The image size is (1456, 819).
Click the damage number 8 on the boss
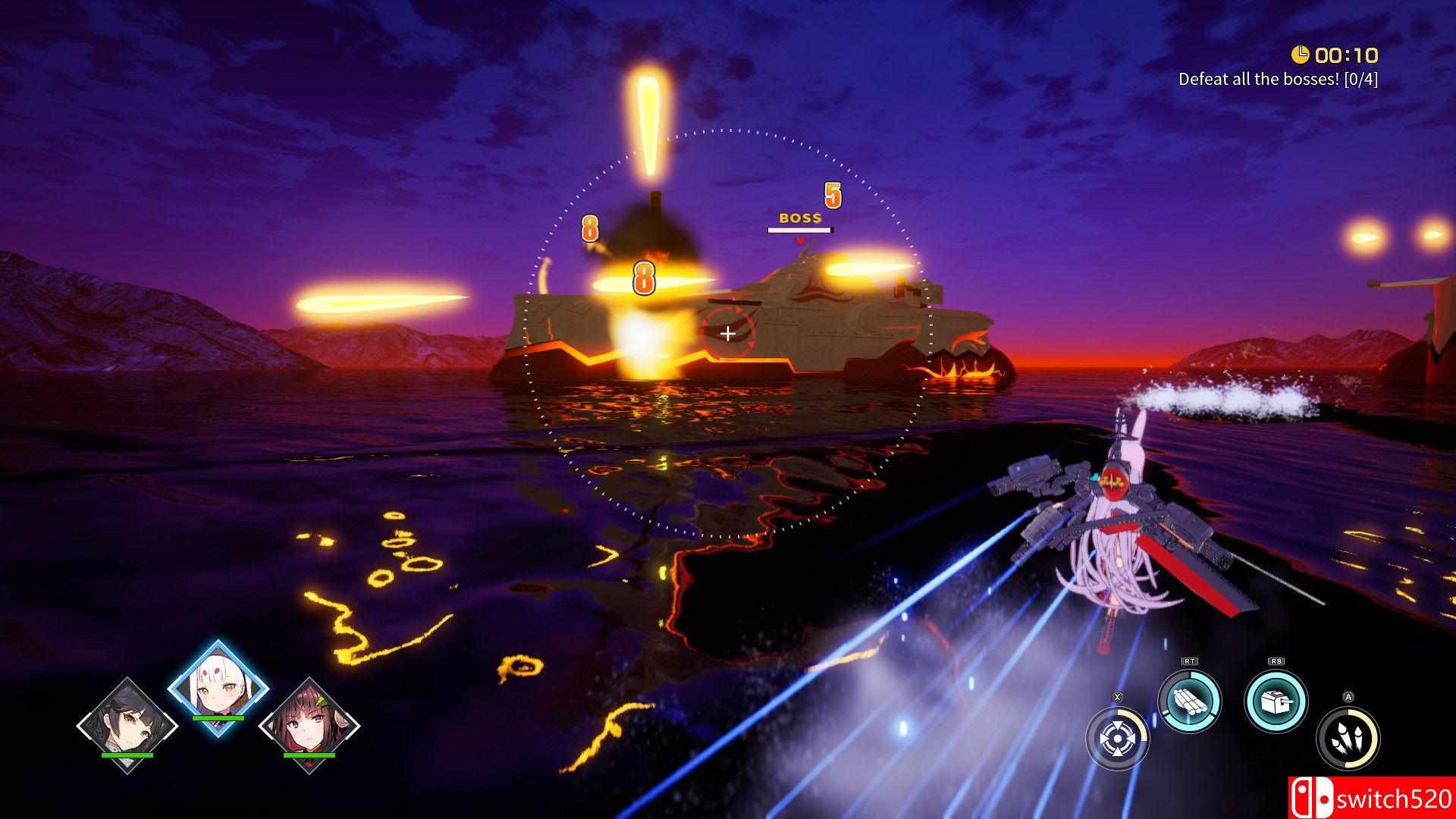point(643,278)
